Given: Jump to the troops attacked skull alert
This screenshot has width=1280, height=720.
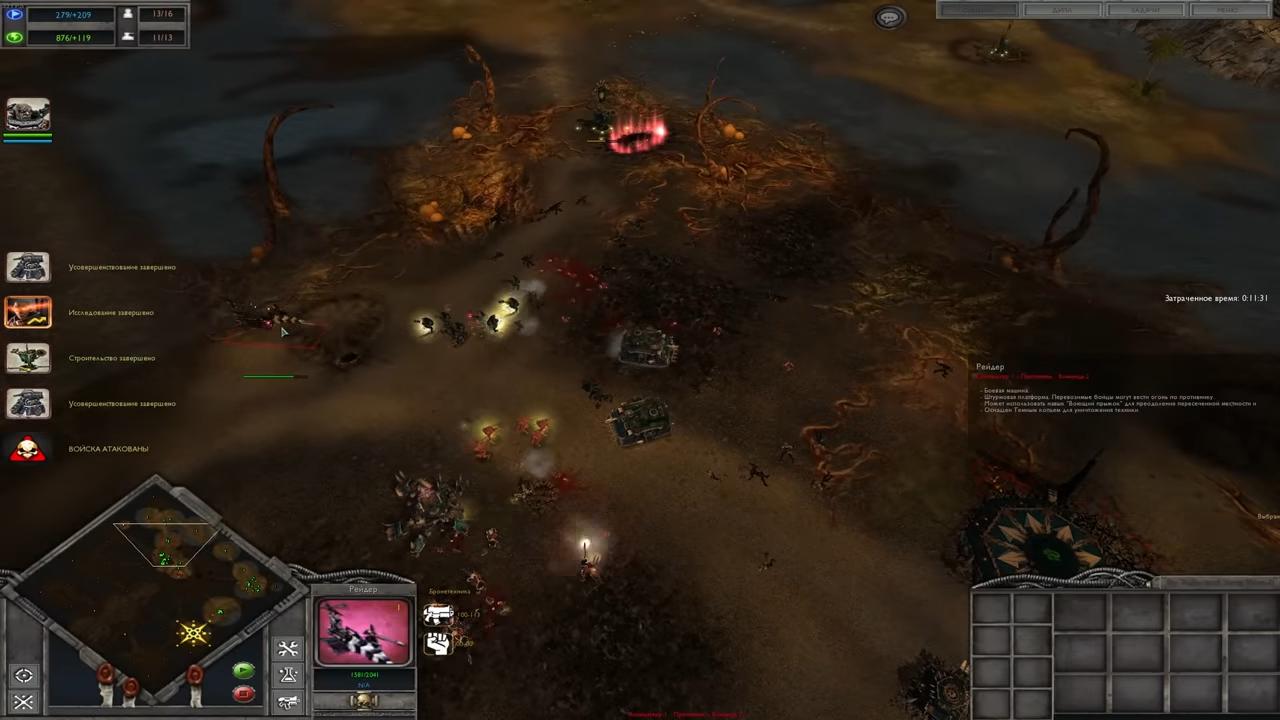Looking at the screenshot, I should coord(28,449).
